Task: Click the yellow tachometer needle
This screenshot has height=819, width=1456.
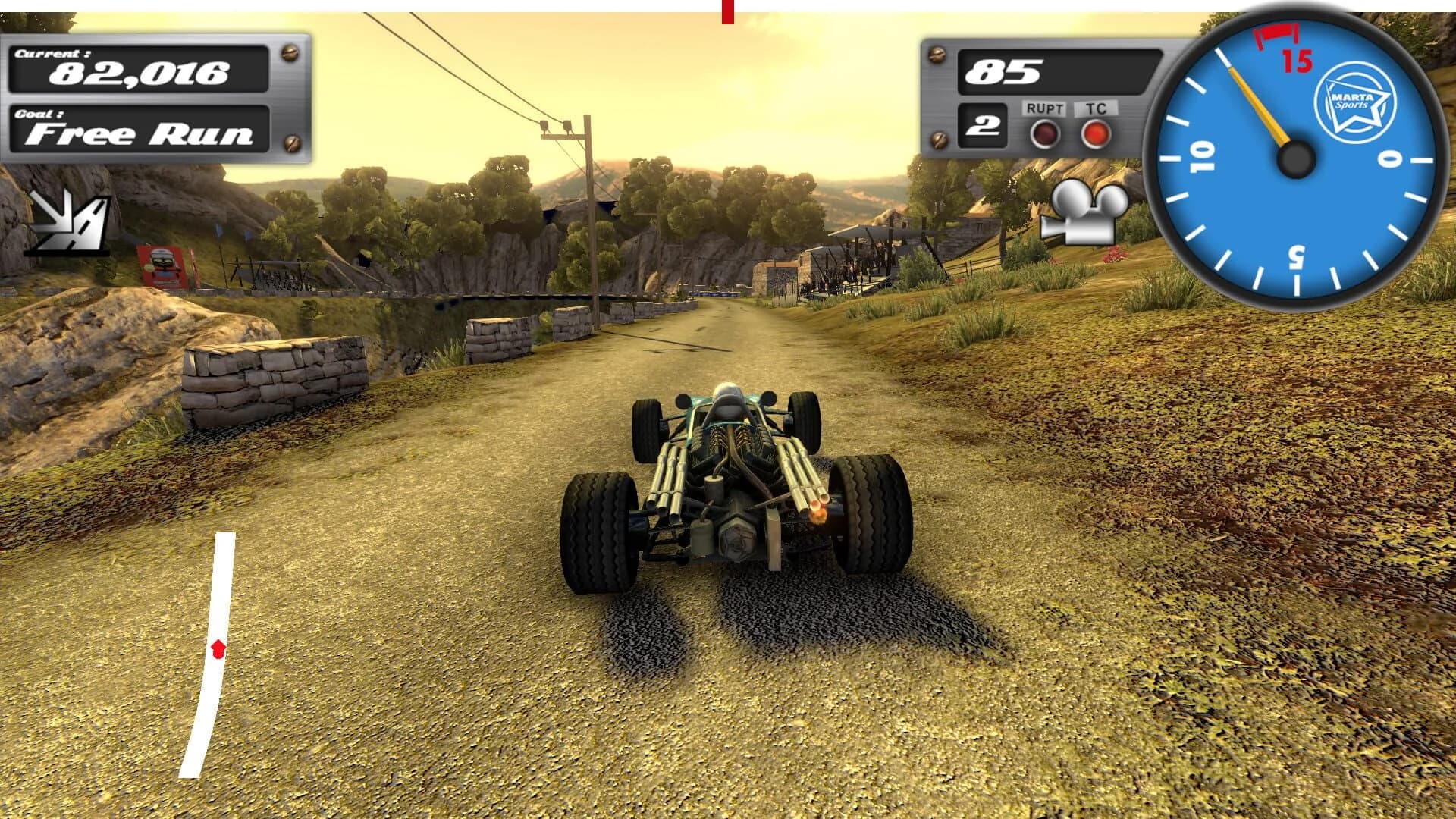Action: click(1259, 106)
